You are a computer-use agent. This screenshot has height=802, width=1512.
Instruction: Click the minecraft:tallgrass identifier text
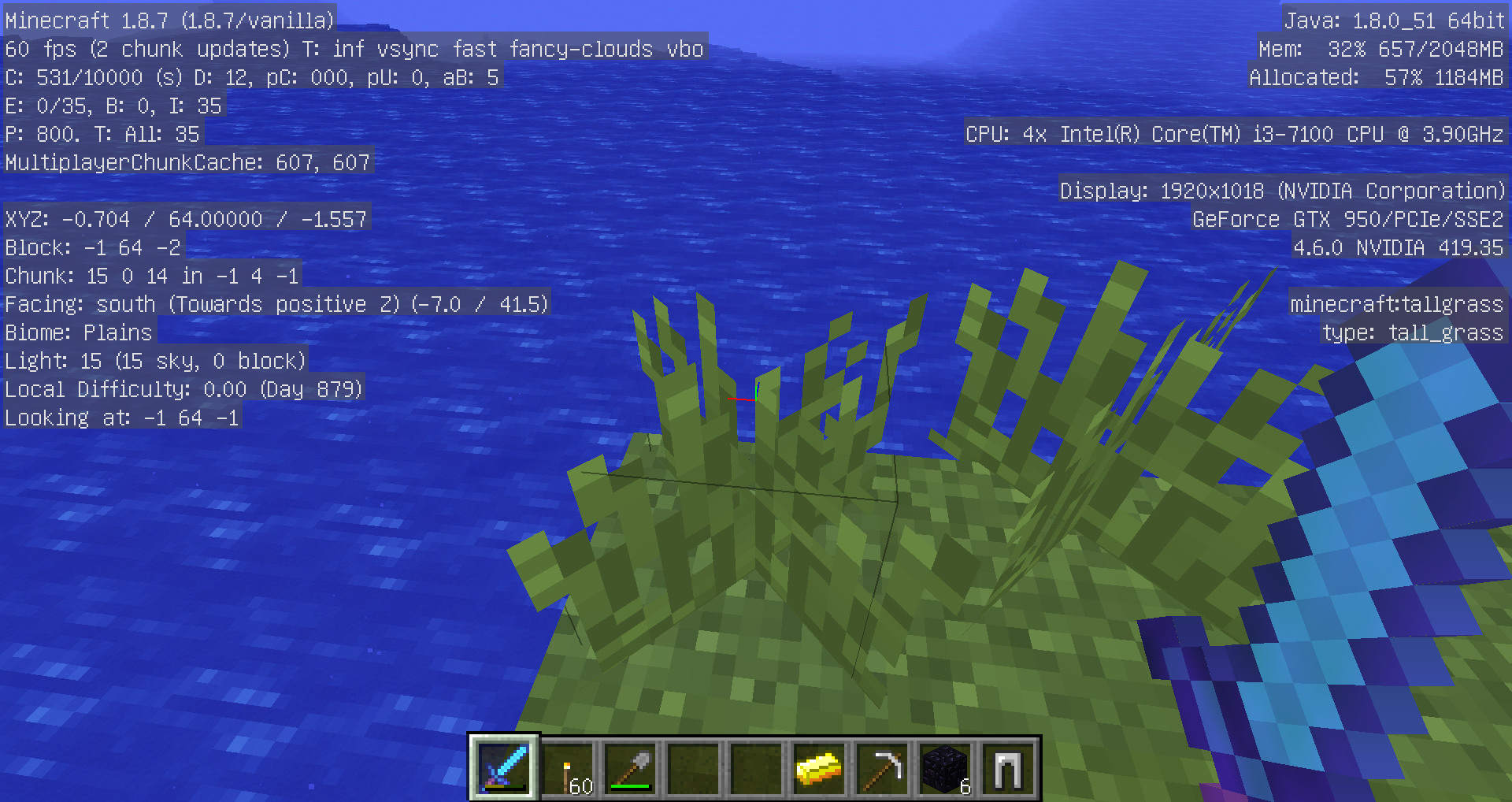[x=1396, y=304]
